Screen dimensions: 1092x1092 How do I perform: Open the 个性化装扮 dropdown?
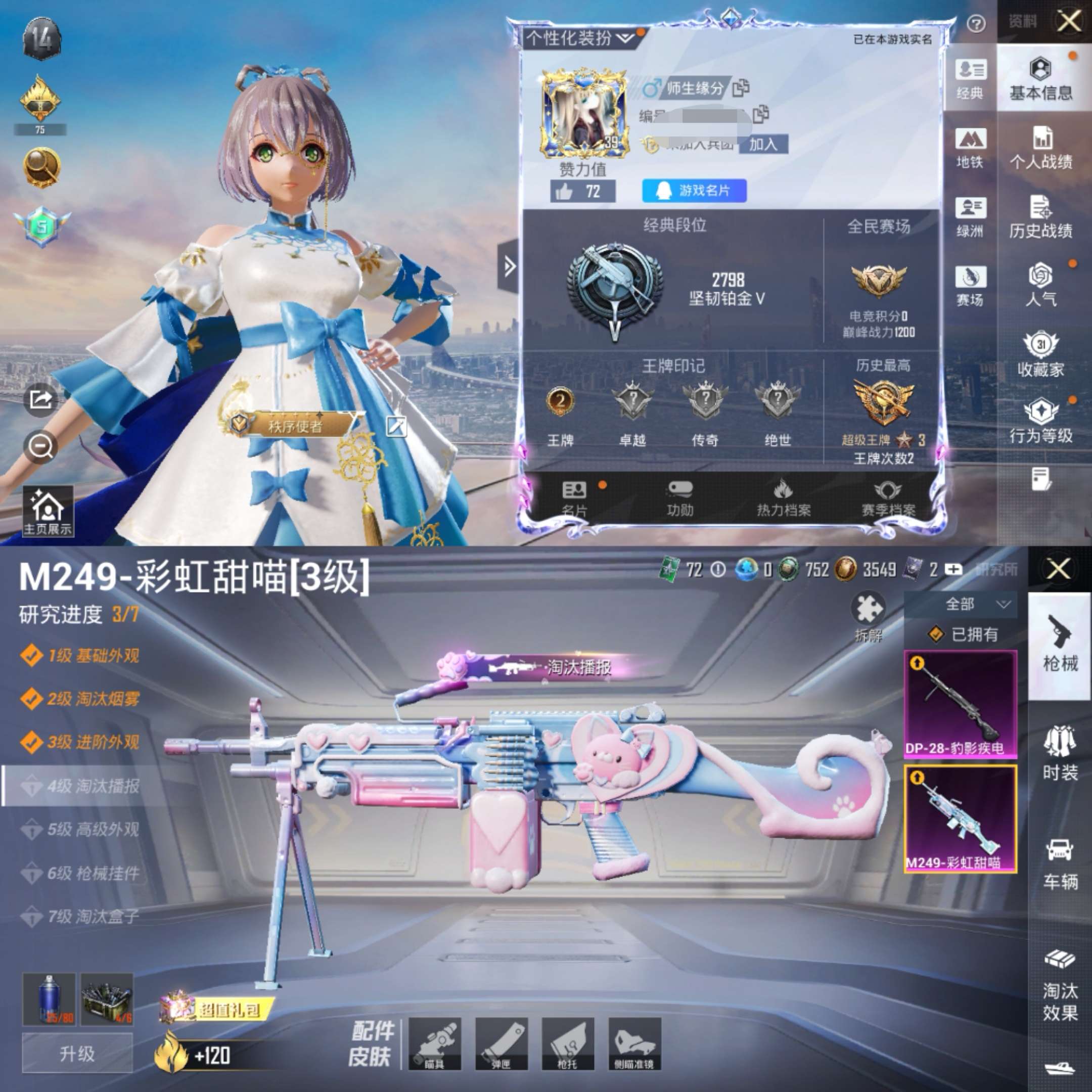pyautogui.click(x=580, y=38)
